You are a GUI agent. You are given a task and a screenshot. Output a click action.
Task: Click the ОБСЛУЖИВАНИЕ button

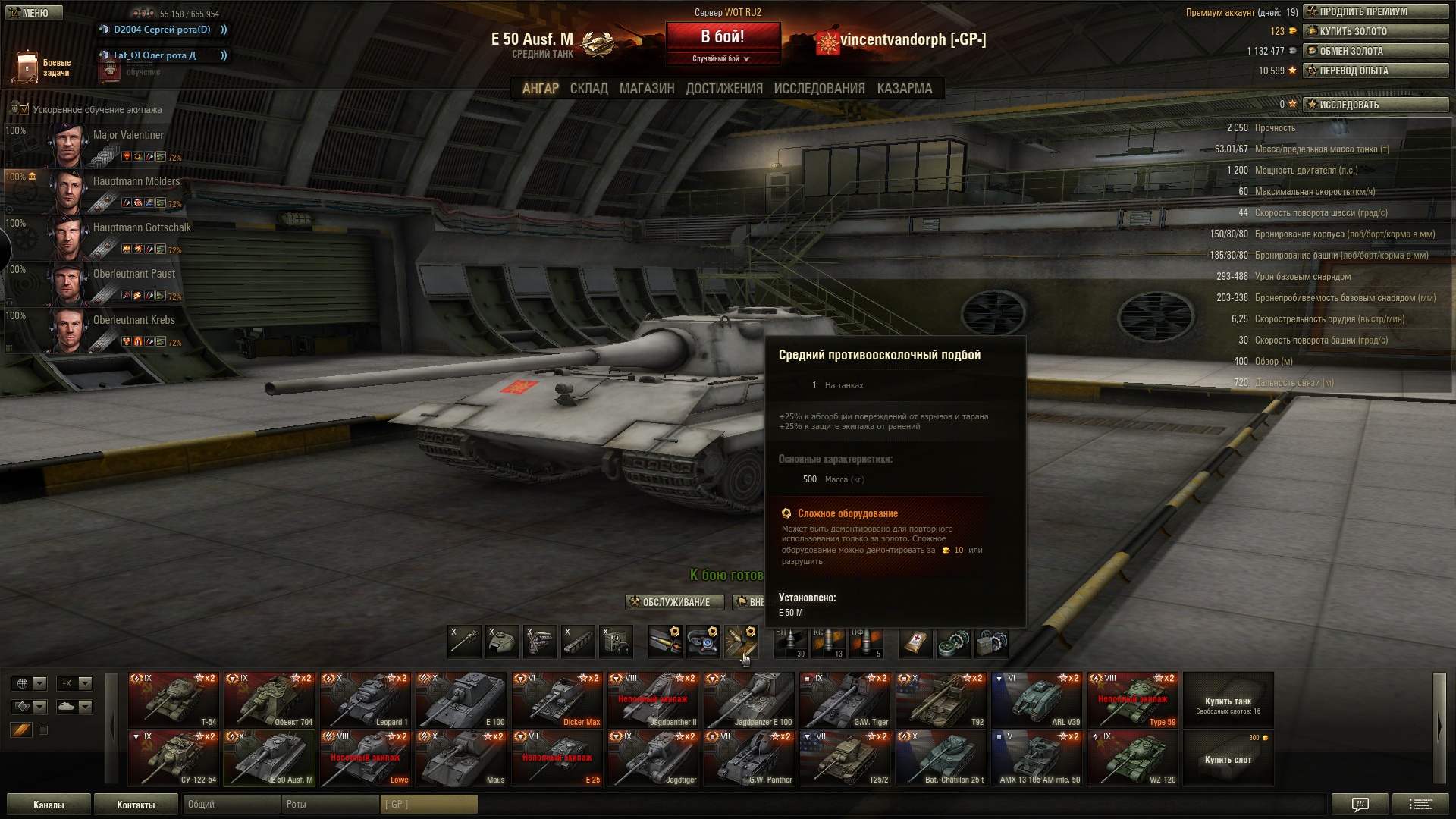coord(670,602)
